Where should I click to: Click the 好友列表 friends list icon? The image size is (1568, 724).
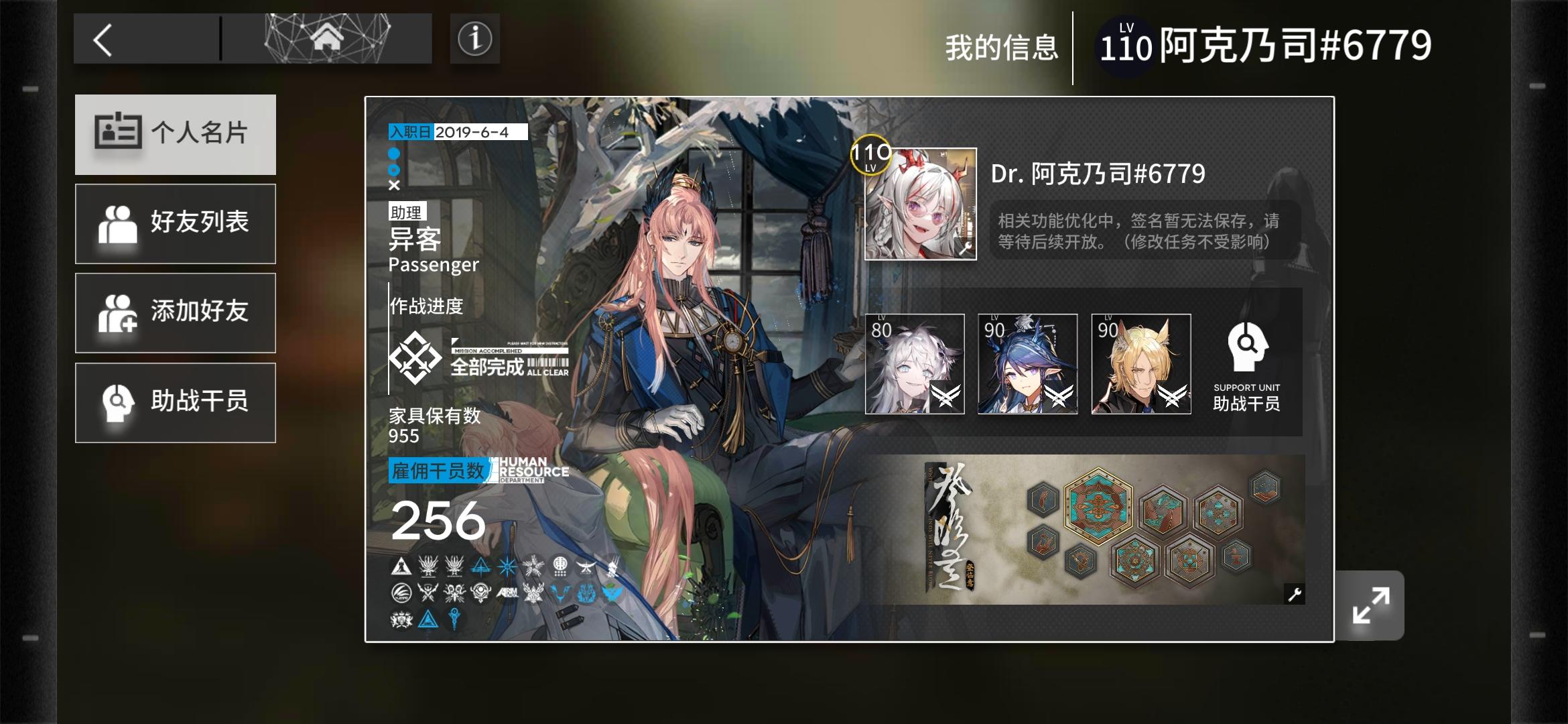(x=118, y=223)
